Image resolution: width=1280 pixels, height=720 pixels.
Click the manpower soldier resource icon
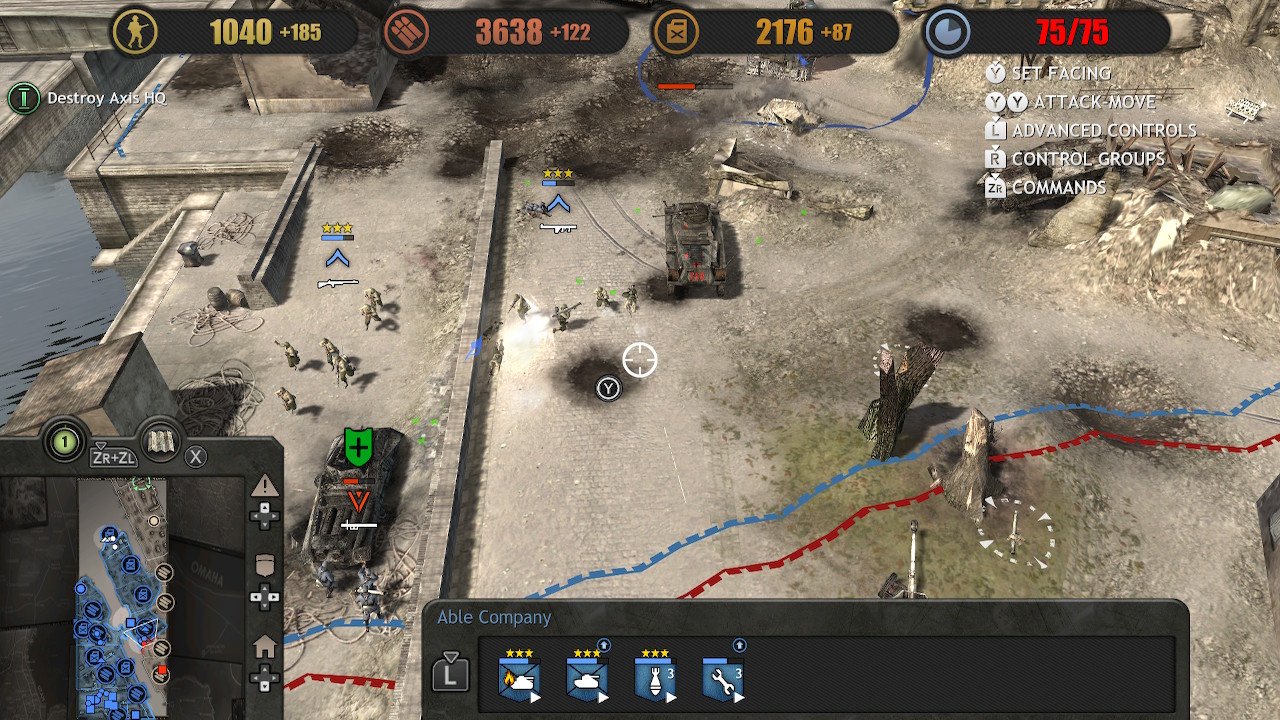click(x=133, y=32)
